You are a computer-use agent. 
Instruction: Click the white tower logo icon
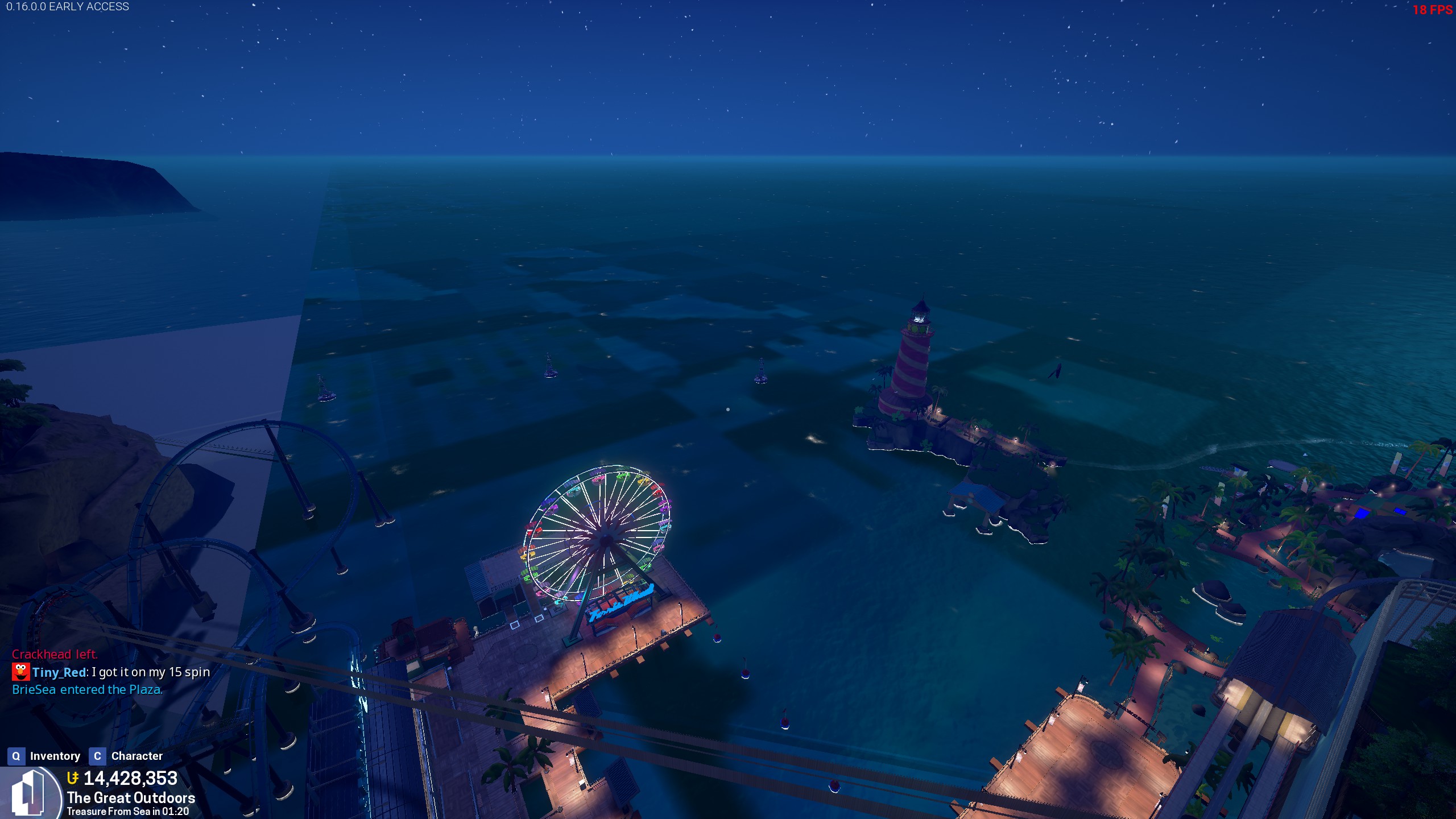point(28,793)
